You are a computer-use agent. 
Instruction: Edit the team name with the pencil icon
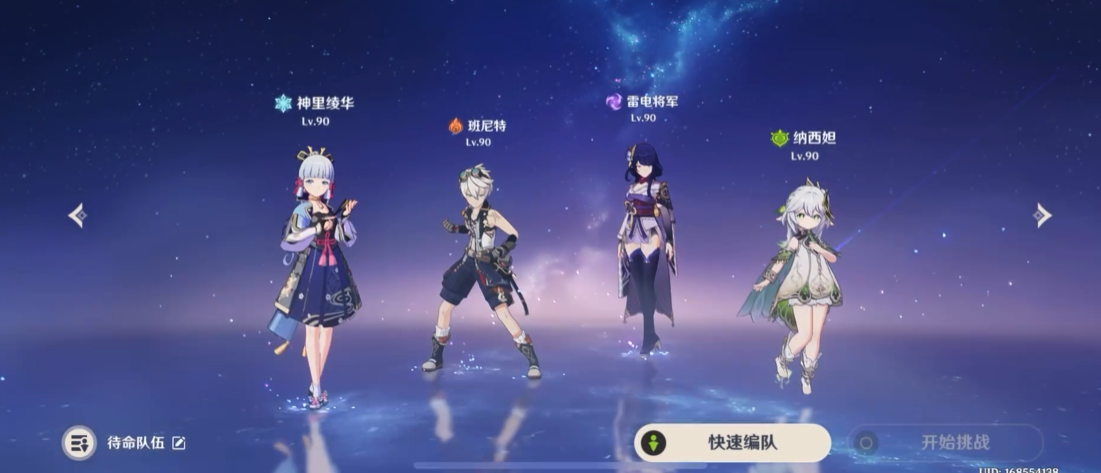coord(179,442)
